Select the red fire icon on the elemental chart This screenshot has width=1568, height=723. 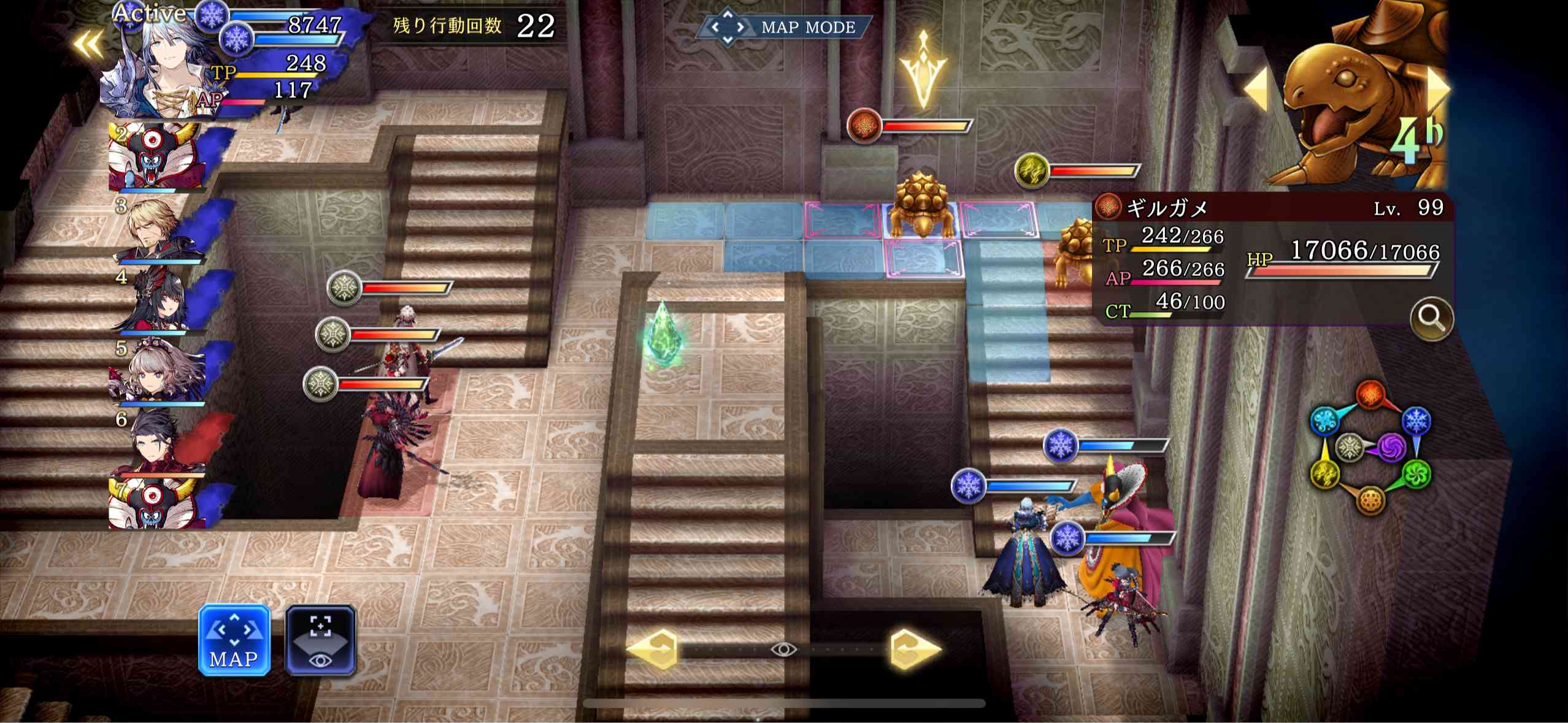tap(1370, 394)
